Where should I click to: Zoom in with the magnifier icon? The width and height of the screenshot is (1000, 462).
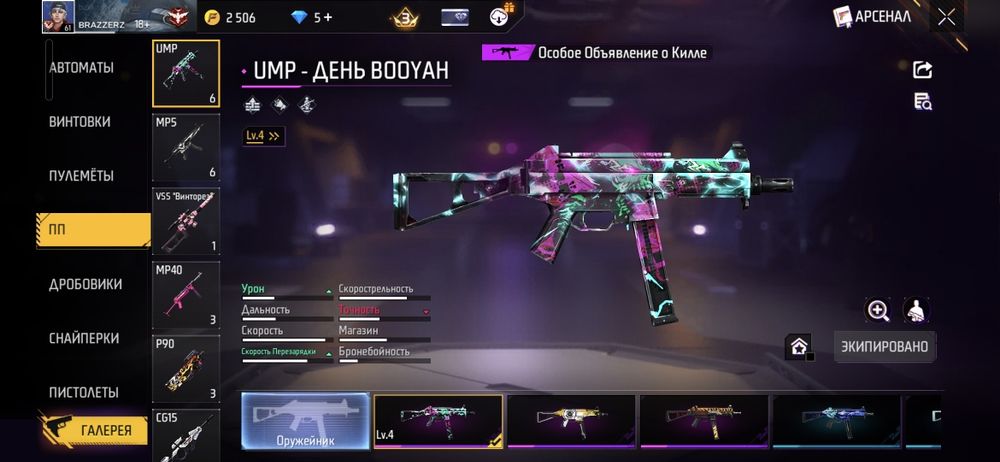pos(878,310)
